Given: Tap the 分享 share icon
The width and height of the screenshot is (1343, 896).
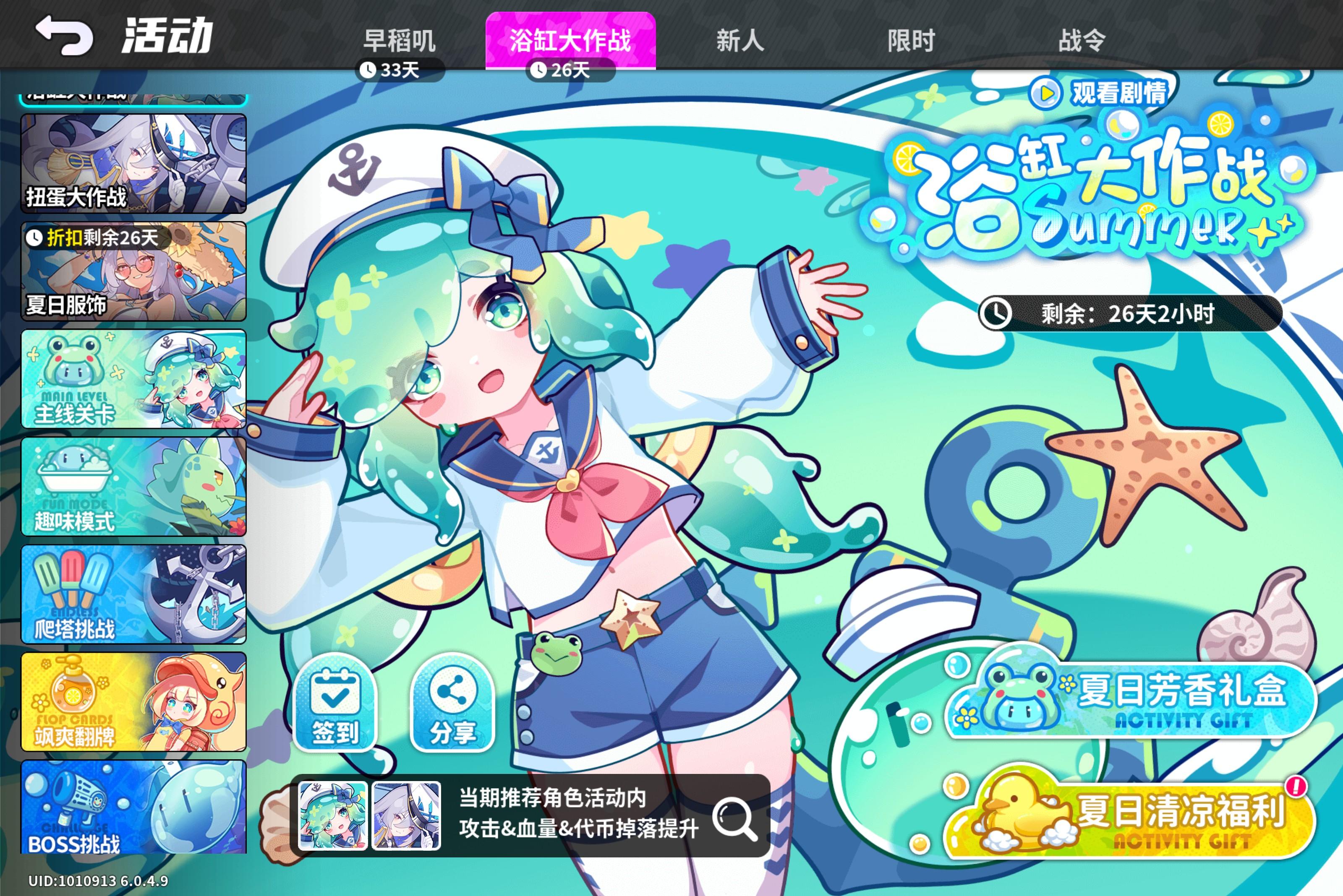Looking at the screenshot, I should pos(452,707).
